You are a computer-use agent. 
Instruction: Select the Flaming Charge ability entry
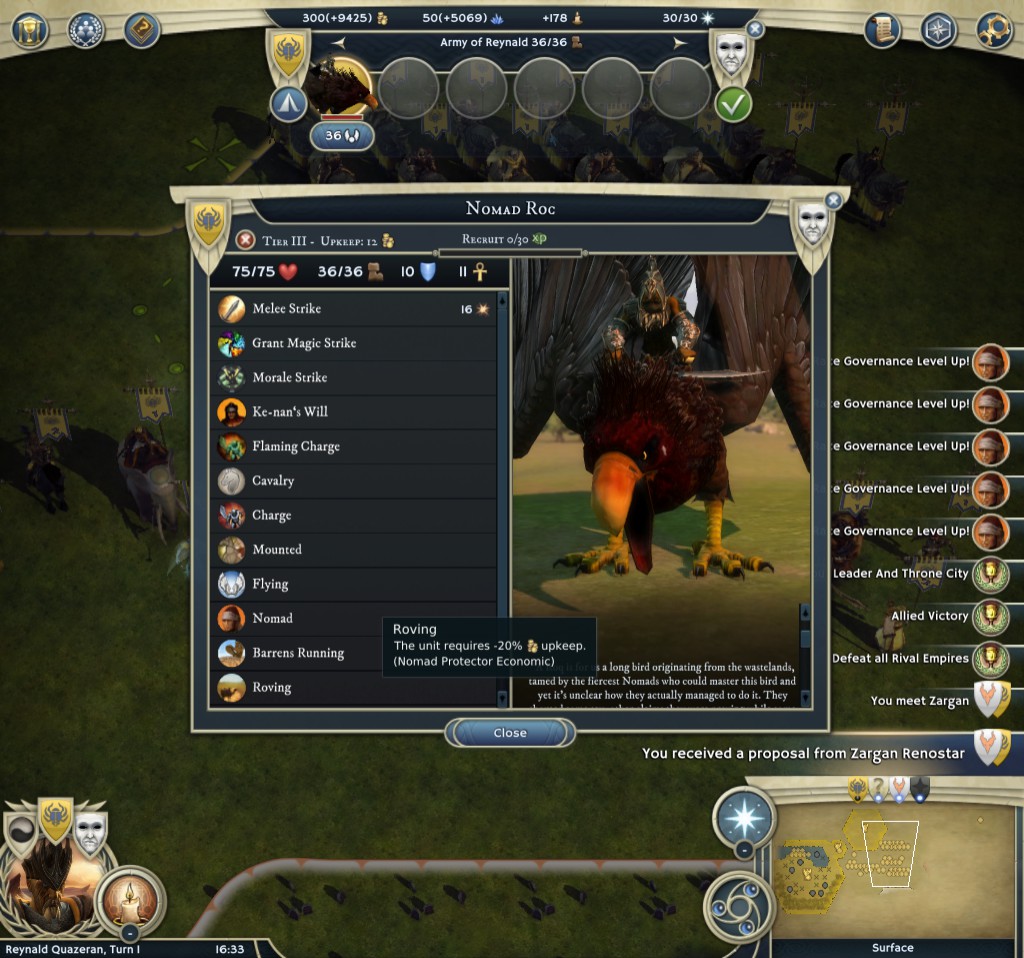[355, 446]
